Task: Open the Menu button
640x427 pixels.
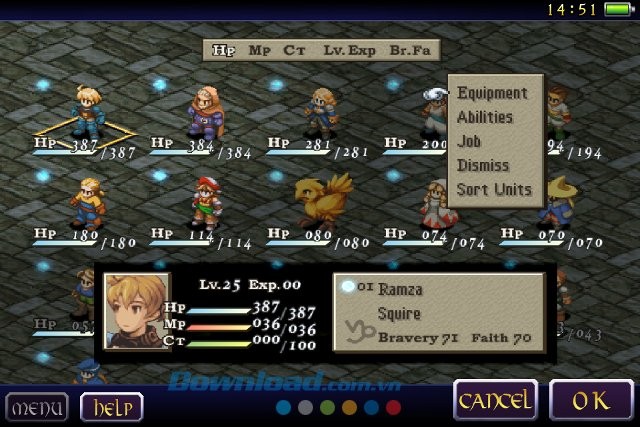Action: pyautogui.click(x=36, y=407)
